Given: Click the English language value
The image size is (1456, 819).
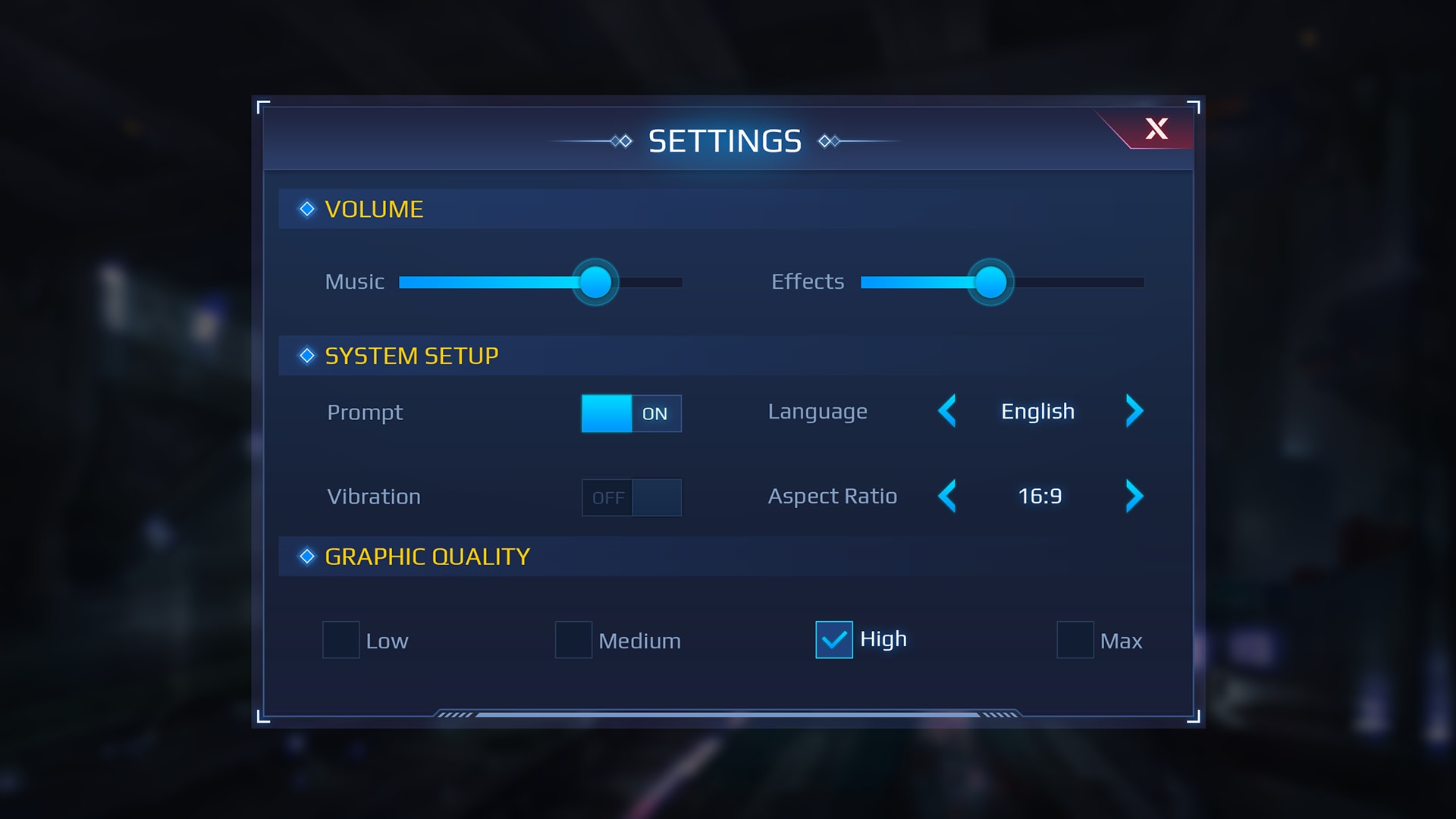Looking at the screenshot, I should [x=1037, y=412].
